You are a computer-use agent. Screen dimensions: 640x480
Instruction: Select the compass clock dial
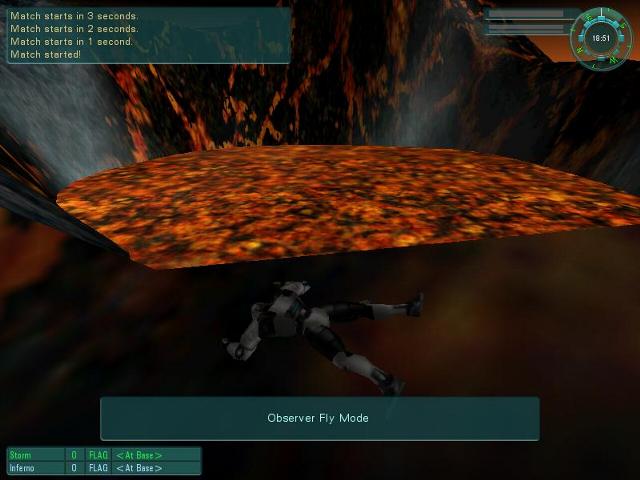601,38
